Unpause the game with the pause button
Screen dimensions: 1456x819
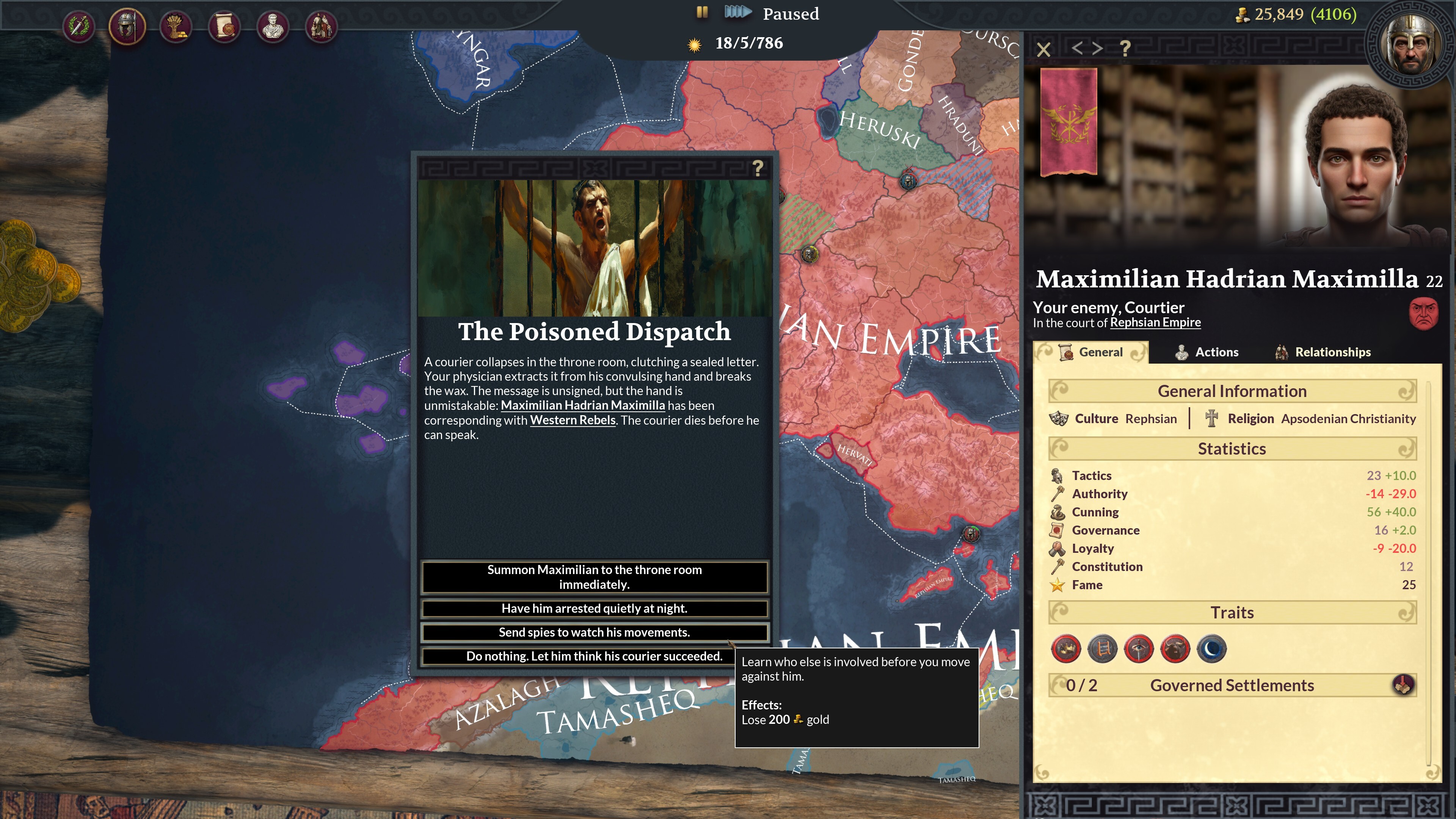702,13
